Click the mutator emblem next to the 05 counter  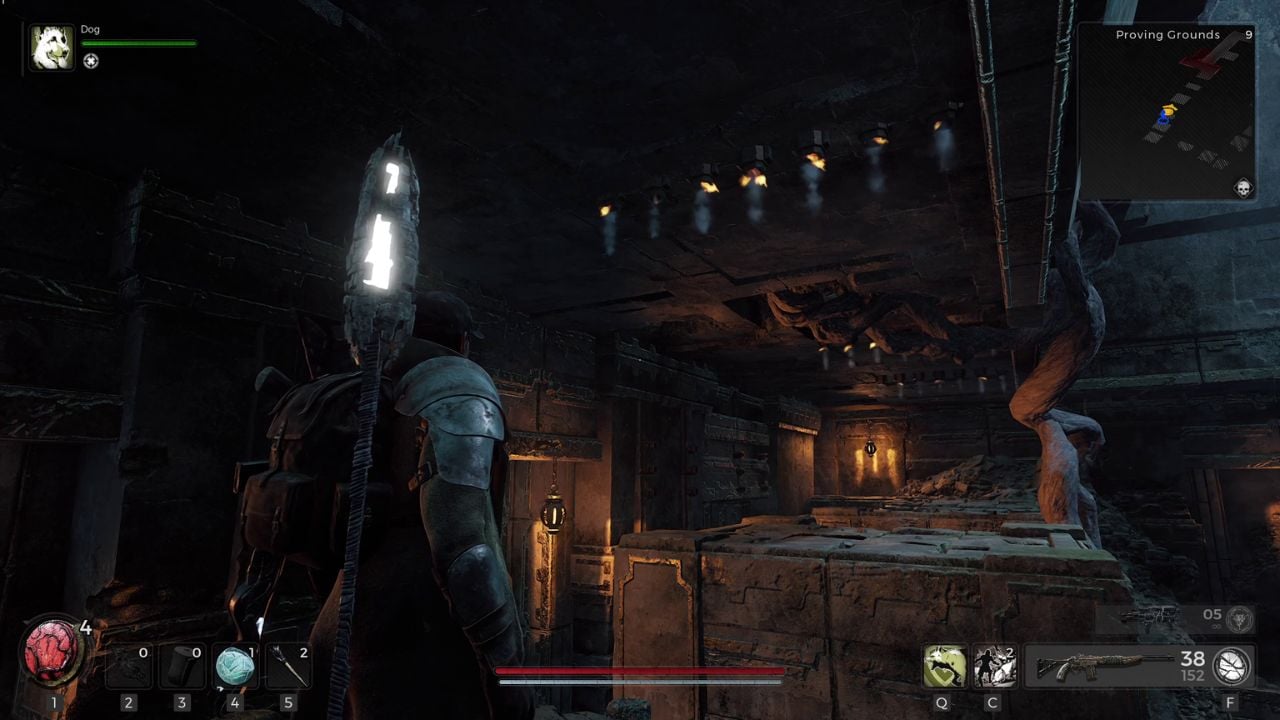click(x=1239, y=619)
